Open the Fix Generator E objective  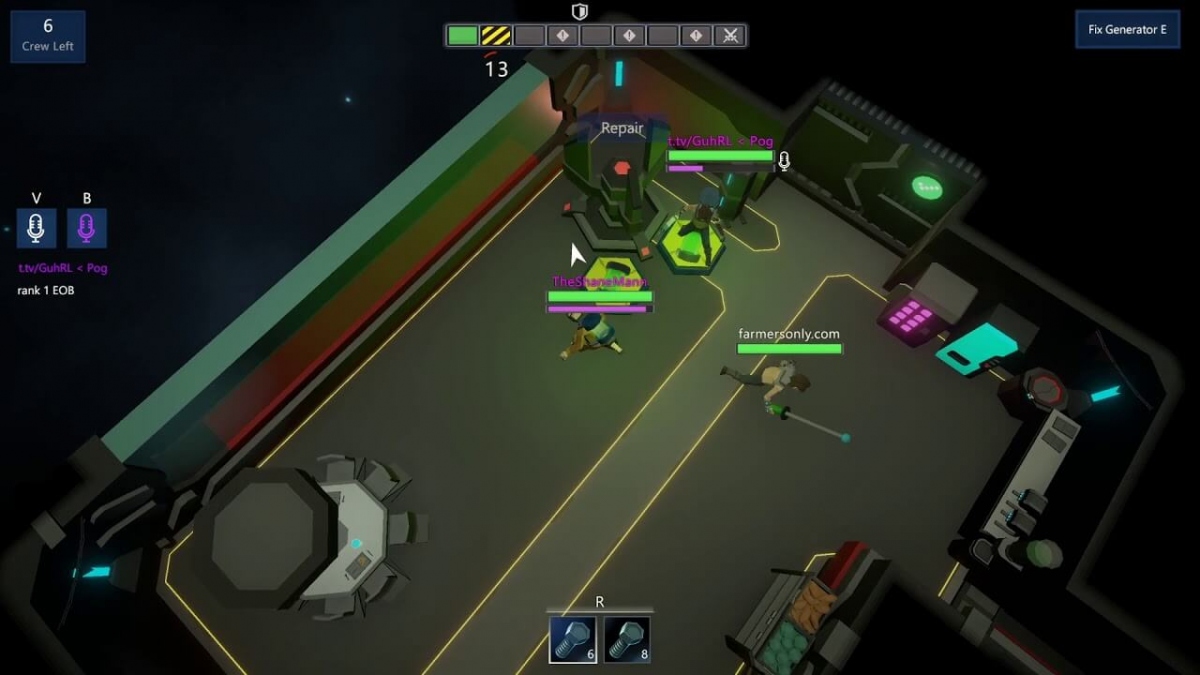[1127, 30]
